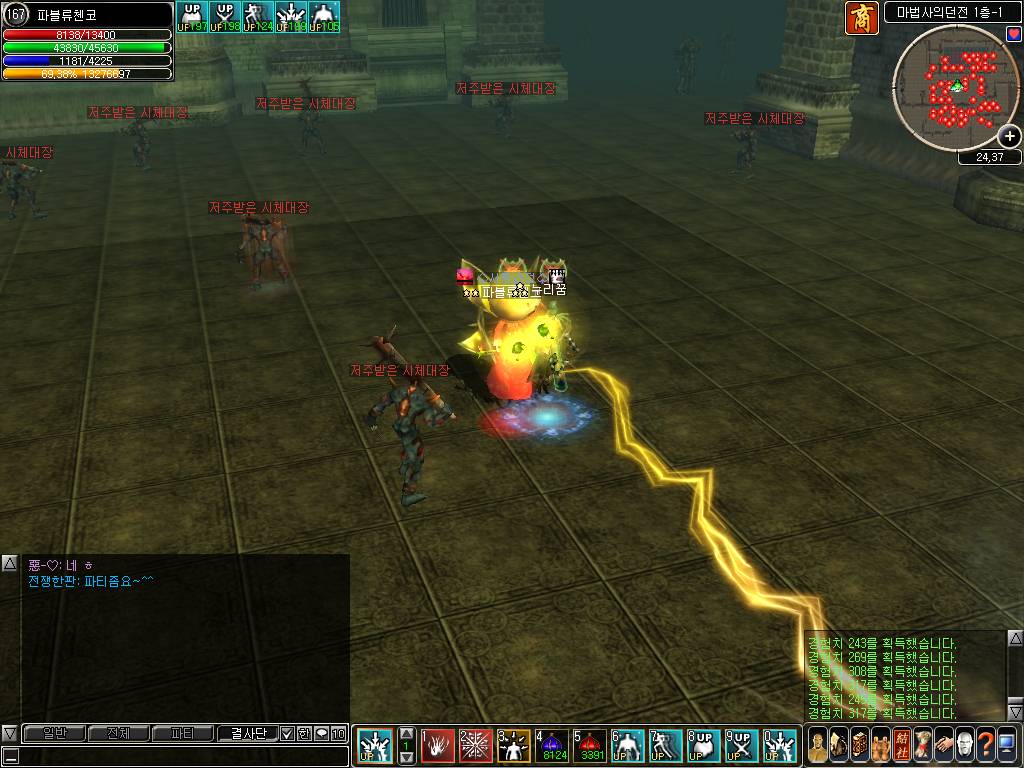
Task: Open the question mark help icon
Action: tap(985, 745)
